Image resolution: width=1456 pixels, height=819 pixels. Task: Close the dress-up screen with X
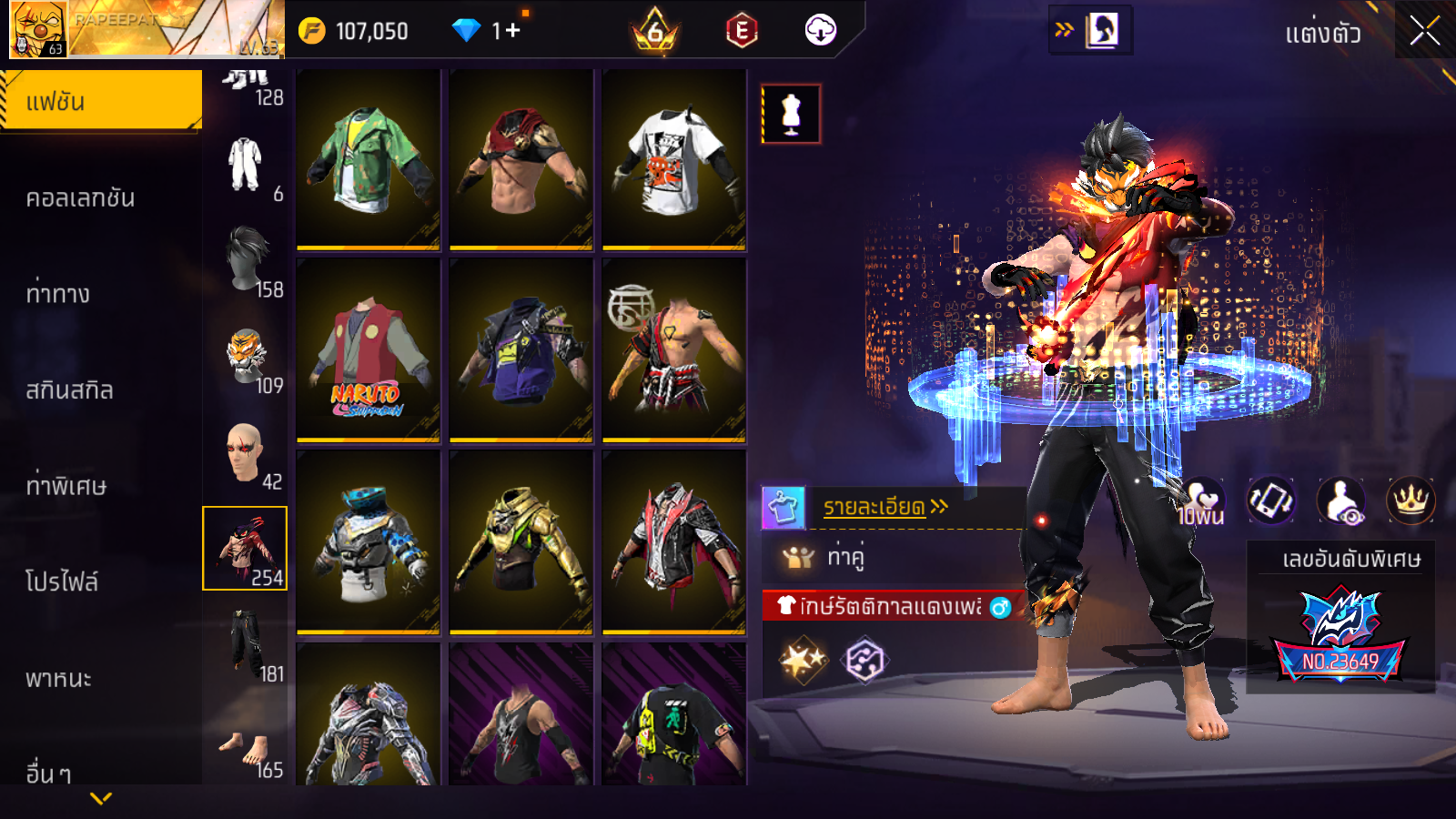coord(1424,32)
